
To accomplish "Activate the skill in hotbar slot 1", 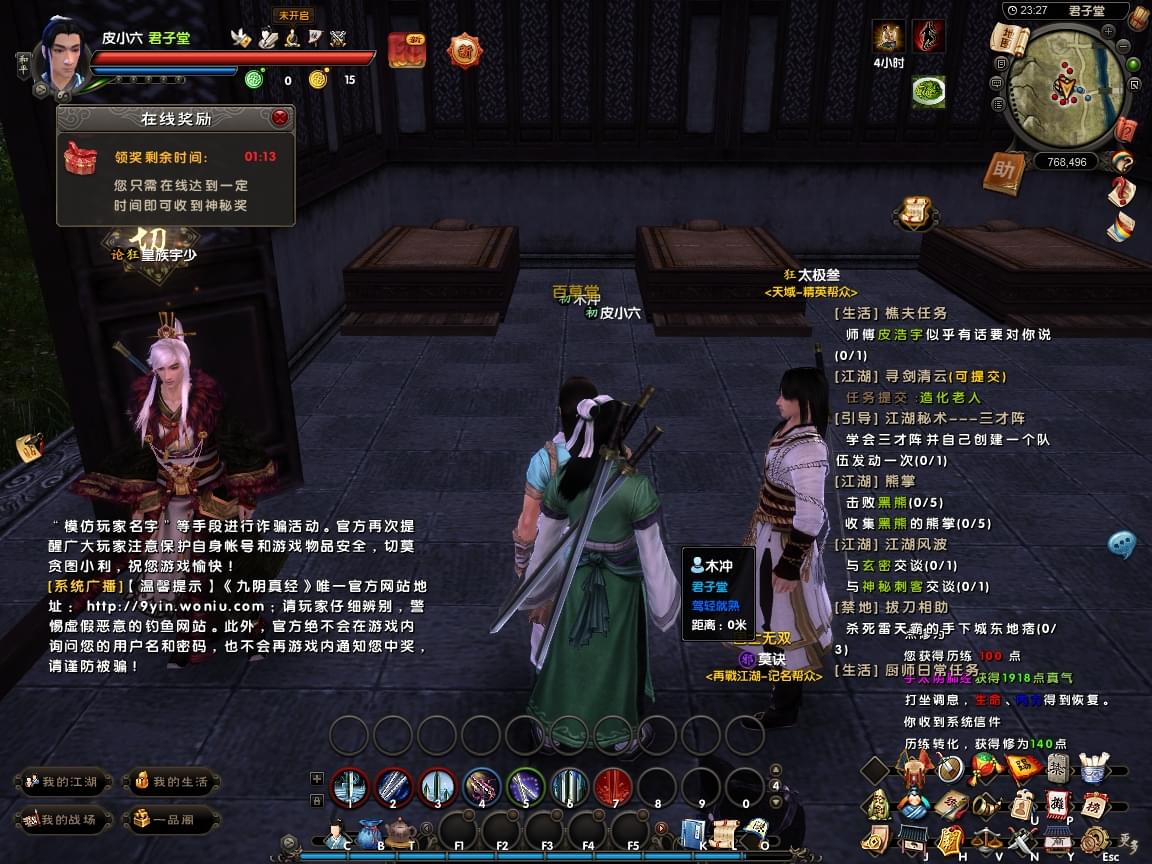I will [x=350, y=787].
